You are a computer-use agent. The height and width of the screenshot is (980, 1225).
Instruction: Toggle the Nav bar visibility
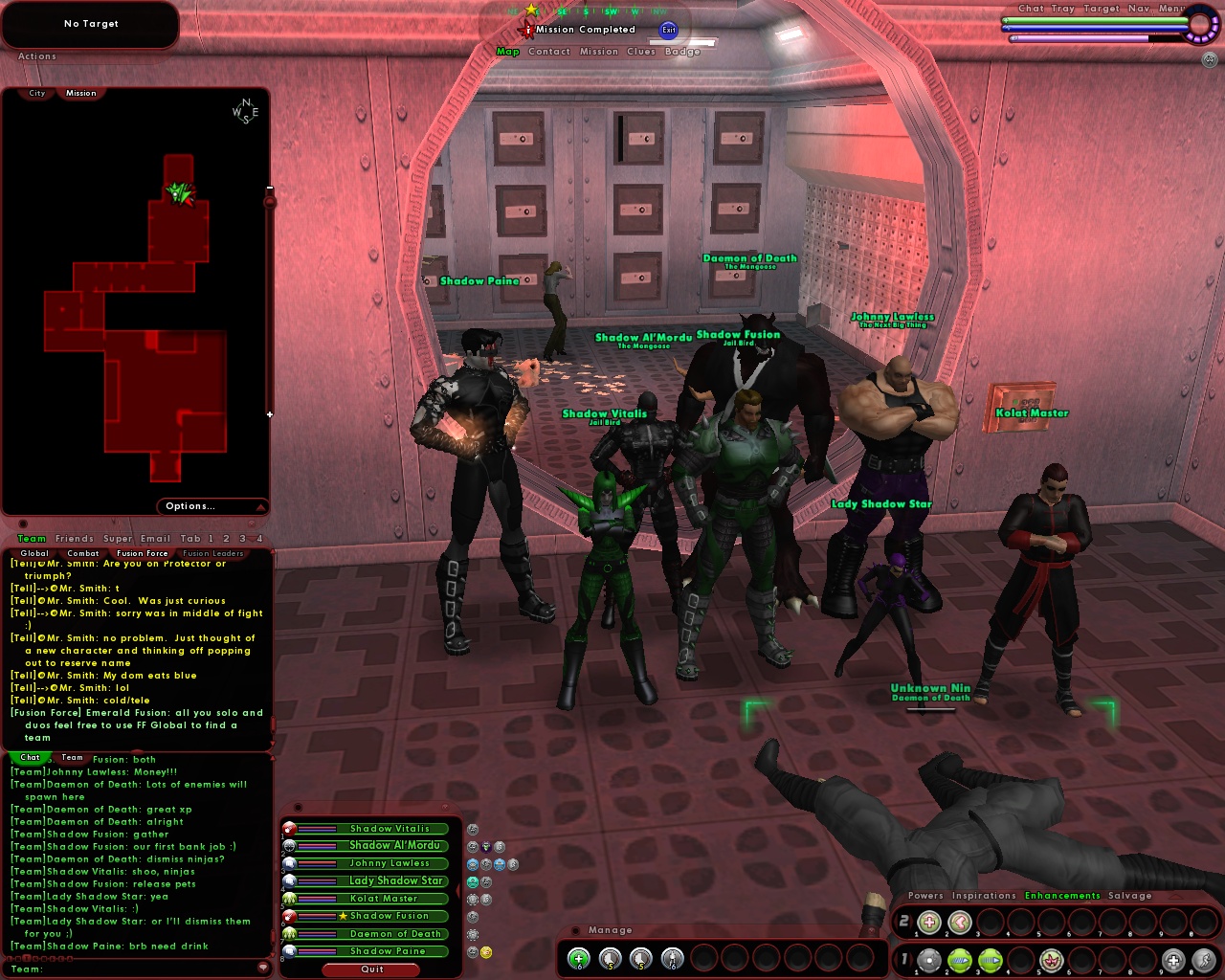[x=1139, y=8]
